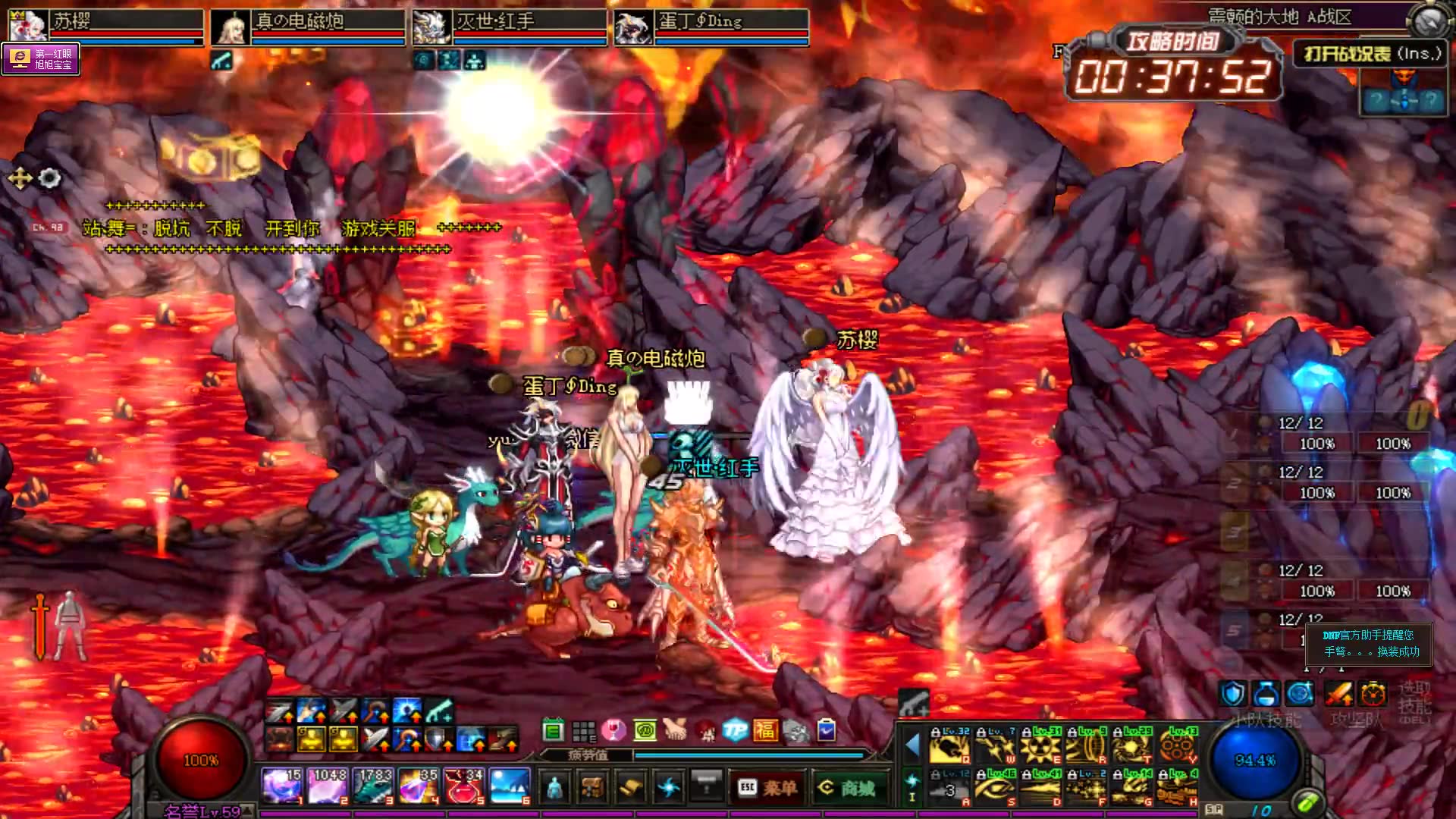1456x819 pixels.
Task: Click the 第一红眼 overlay badge
Action: (x=41, y=59)
